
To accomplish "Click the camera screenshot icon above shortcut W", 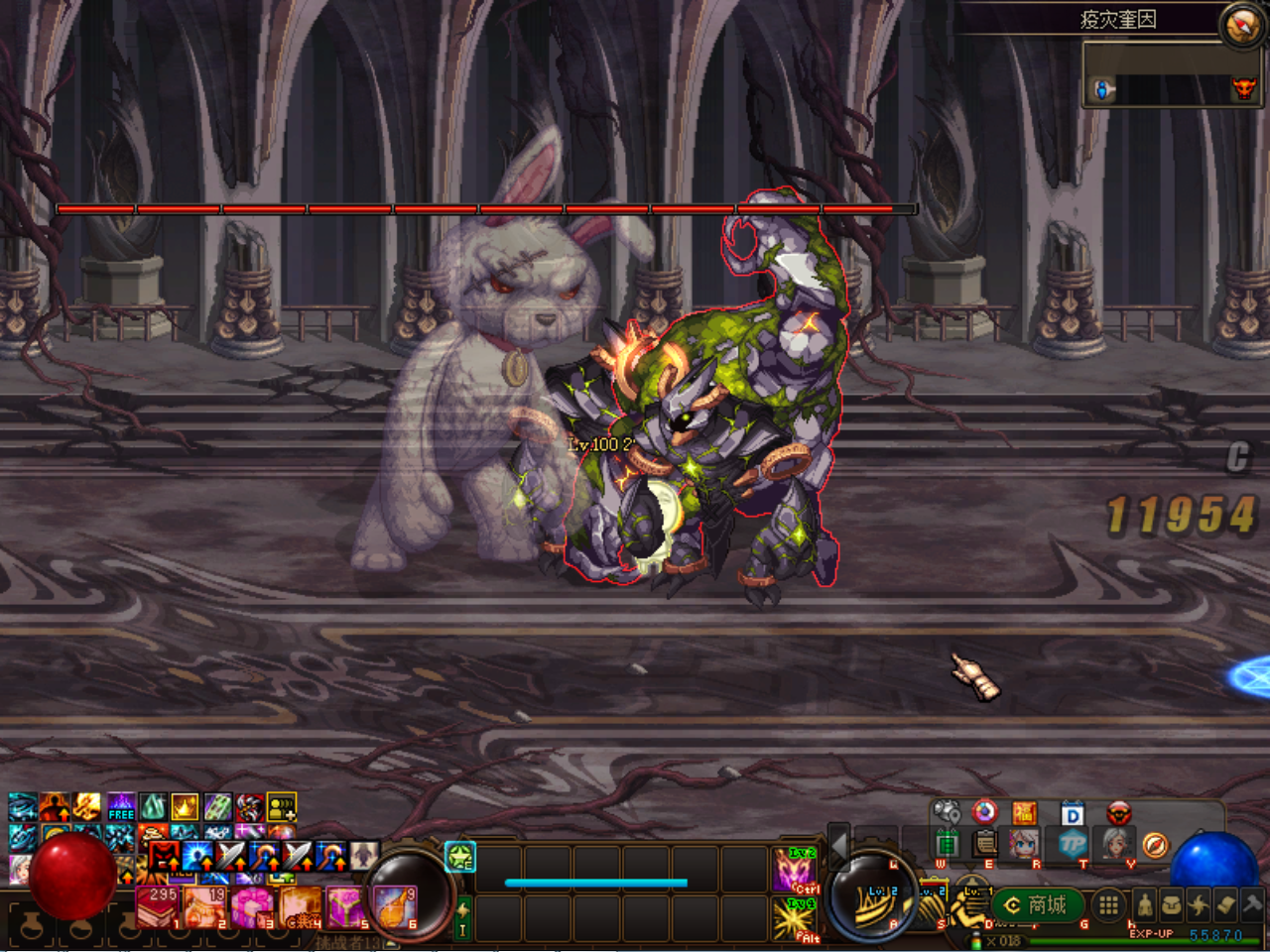I will point(946,811).
